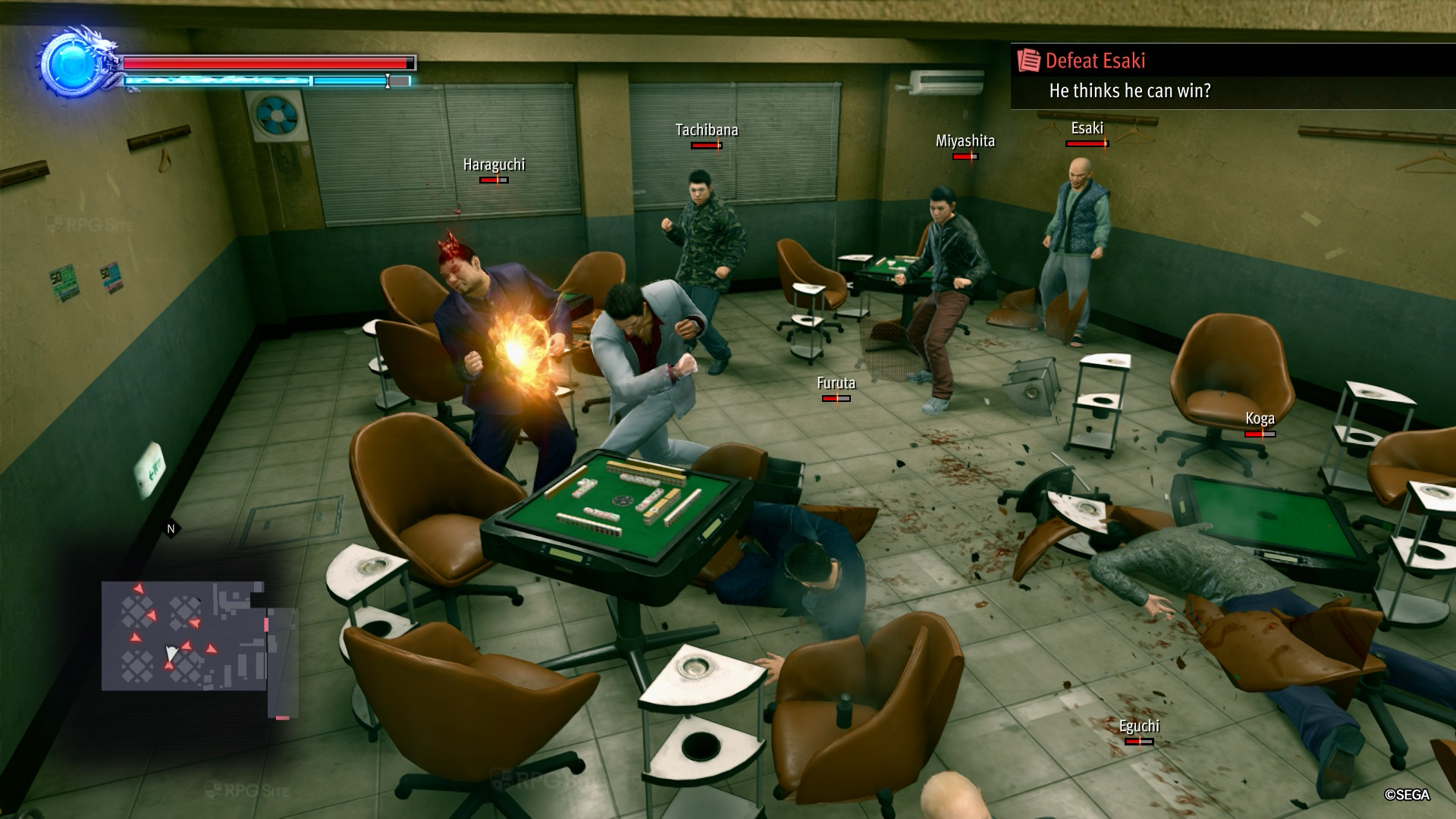Click the blue dragon heat orb icon
The width and height of the screenshot is (1456, 819).
[x=74, y=64]
